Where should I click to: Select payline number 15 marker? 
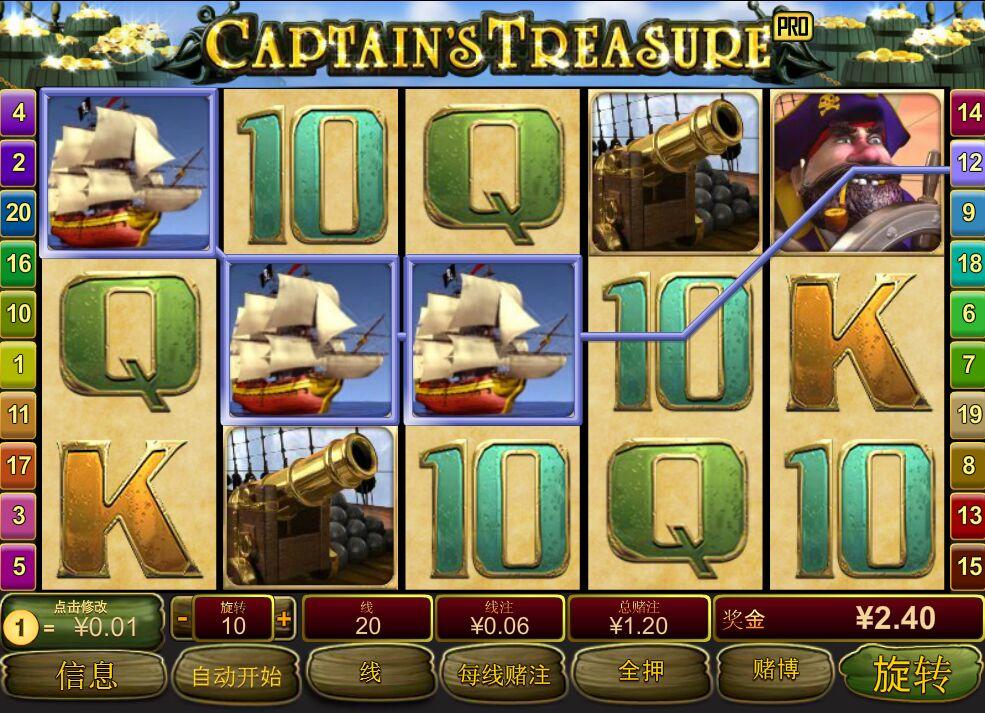coord(968,566)
